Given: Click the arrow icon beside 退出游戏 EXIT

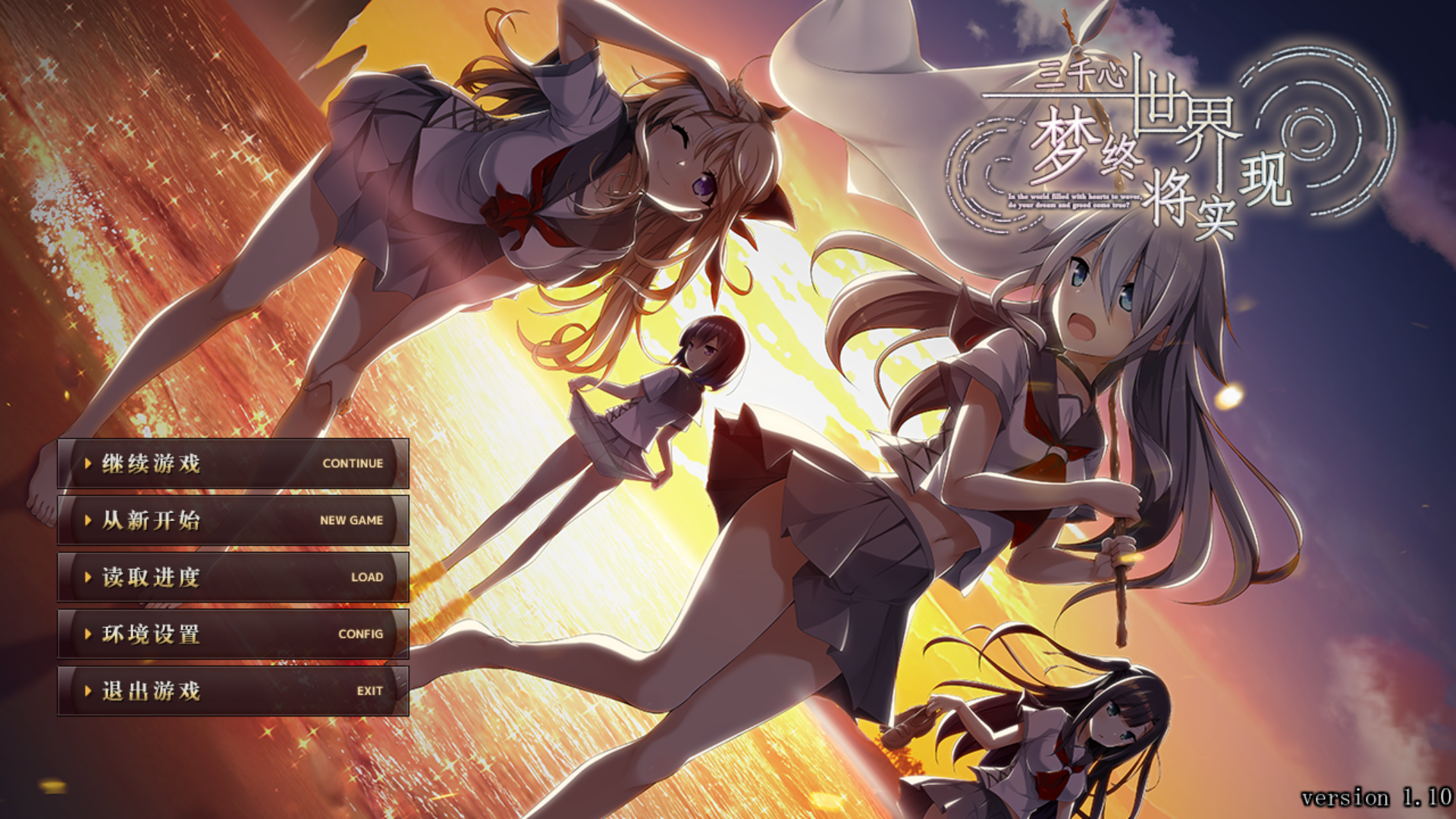Looking at the screenshot, I should [89, 691].
